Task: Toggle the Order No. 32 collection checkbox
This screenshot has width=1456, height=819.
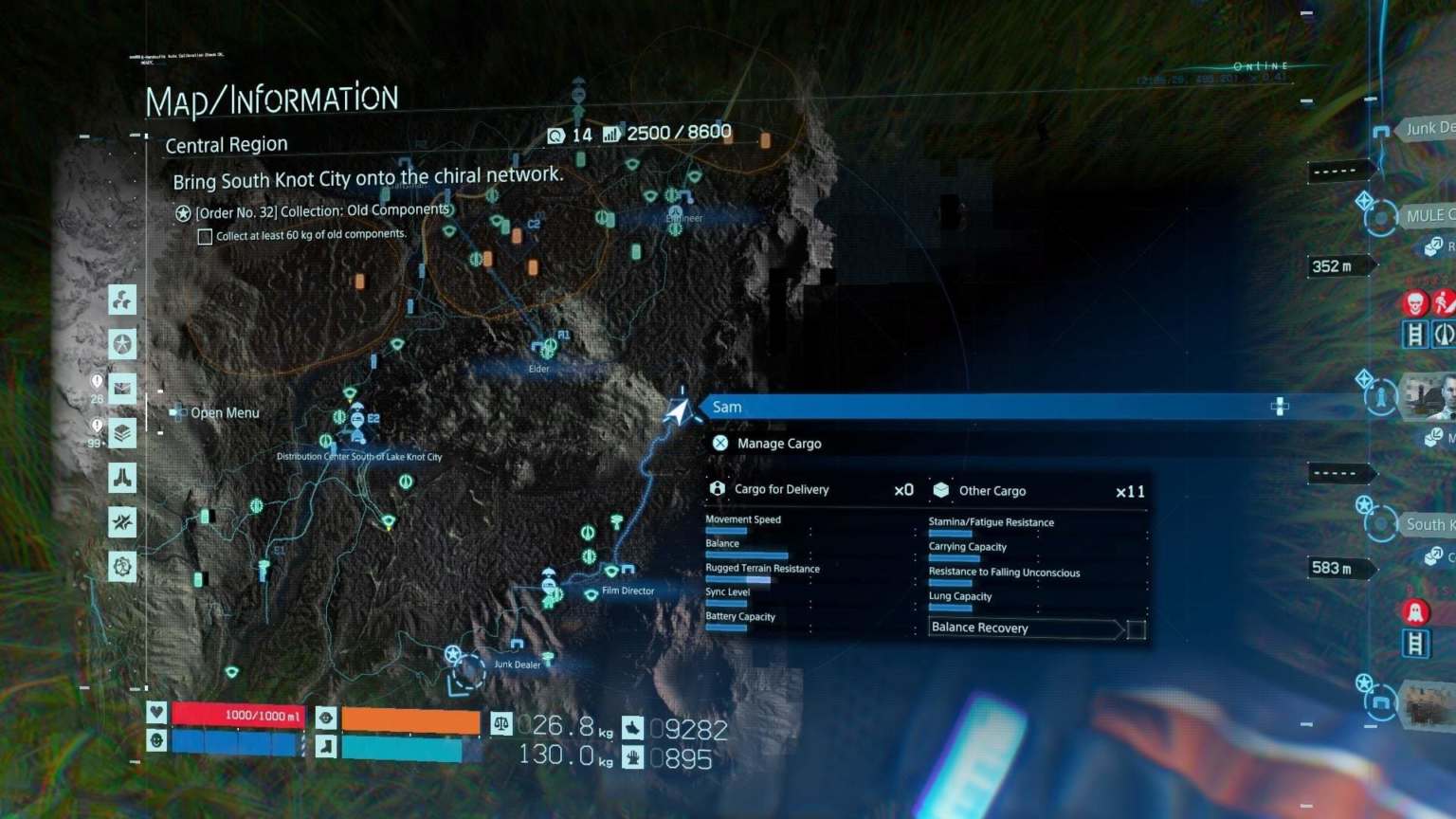Action: tap(205, 235)
